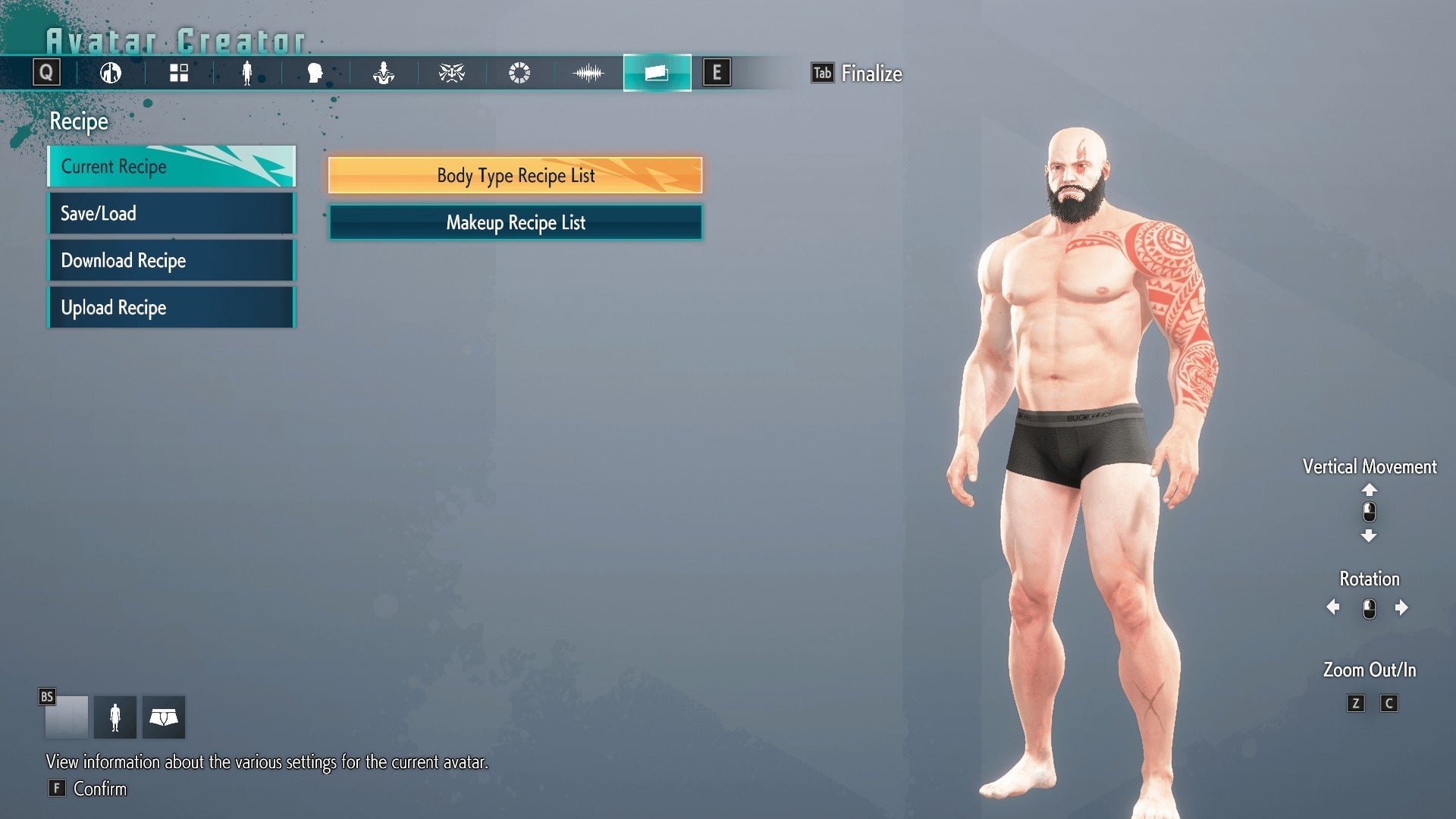
Task: Click Download Recipe
Action: click(171, 260)
